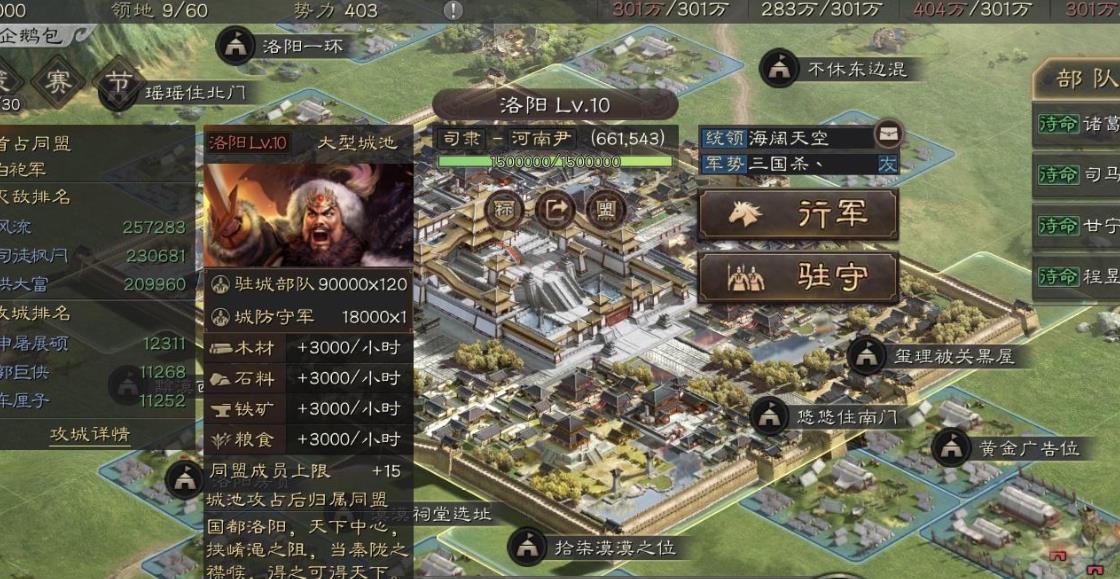Select the 诸葛 army row
Viewport: 1120px width, 579px height.
tap(1078, 124)
